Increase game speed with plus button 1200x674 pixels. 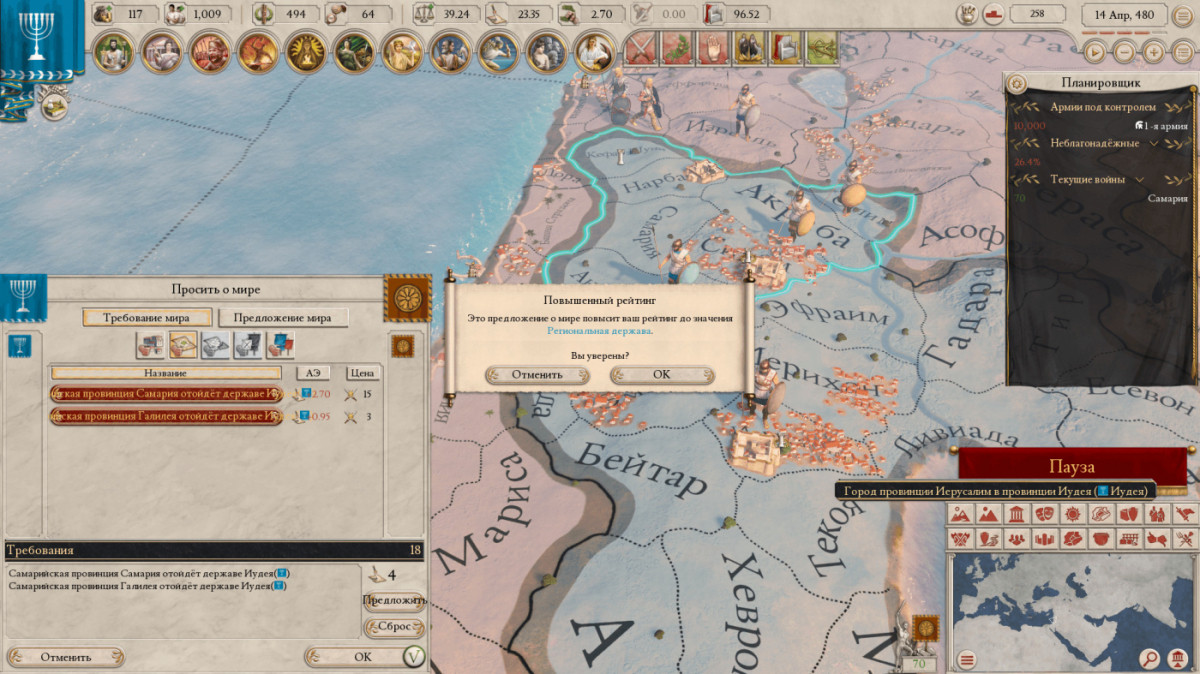click(x=1154, y=51)
